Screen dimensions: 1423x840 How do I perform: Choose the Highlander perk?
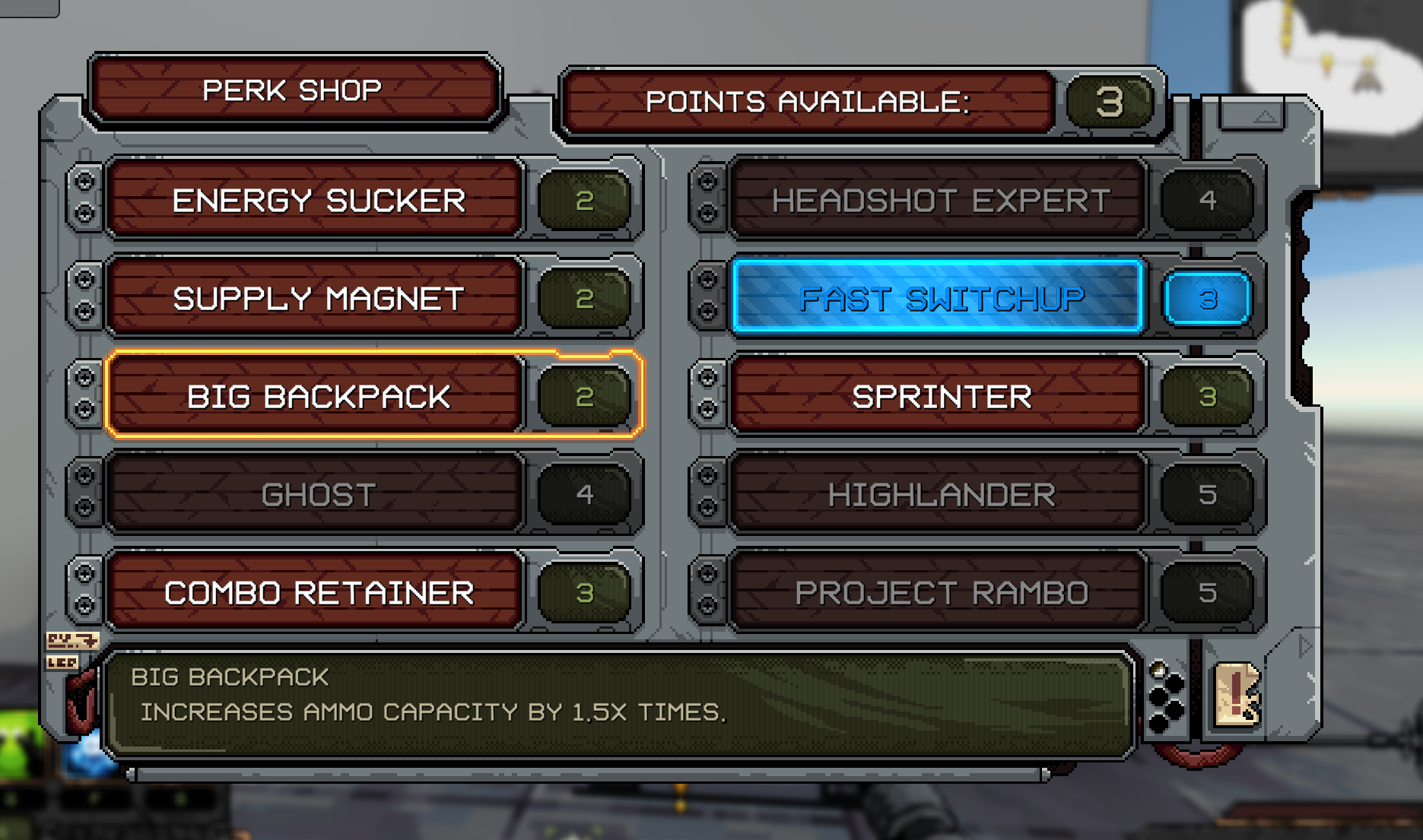(939, 495)
